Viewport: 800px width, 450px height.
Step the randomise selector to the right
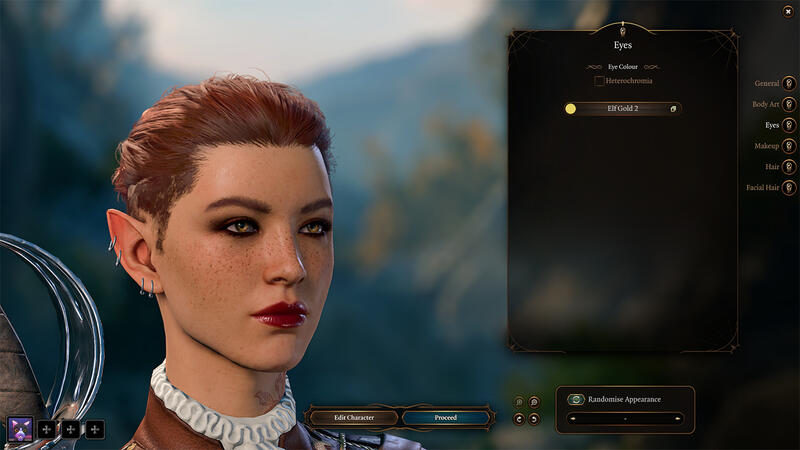click(677, 418)
